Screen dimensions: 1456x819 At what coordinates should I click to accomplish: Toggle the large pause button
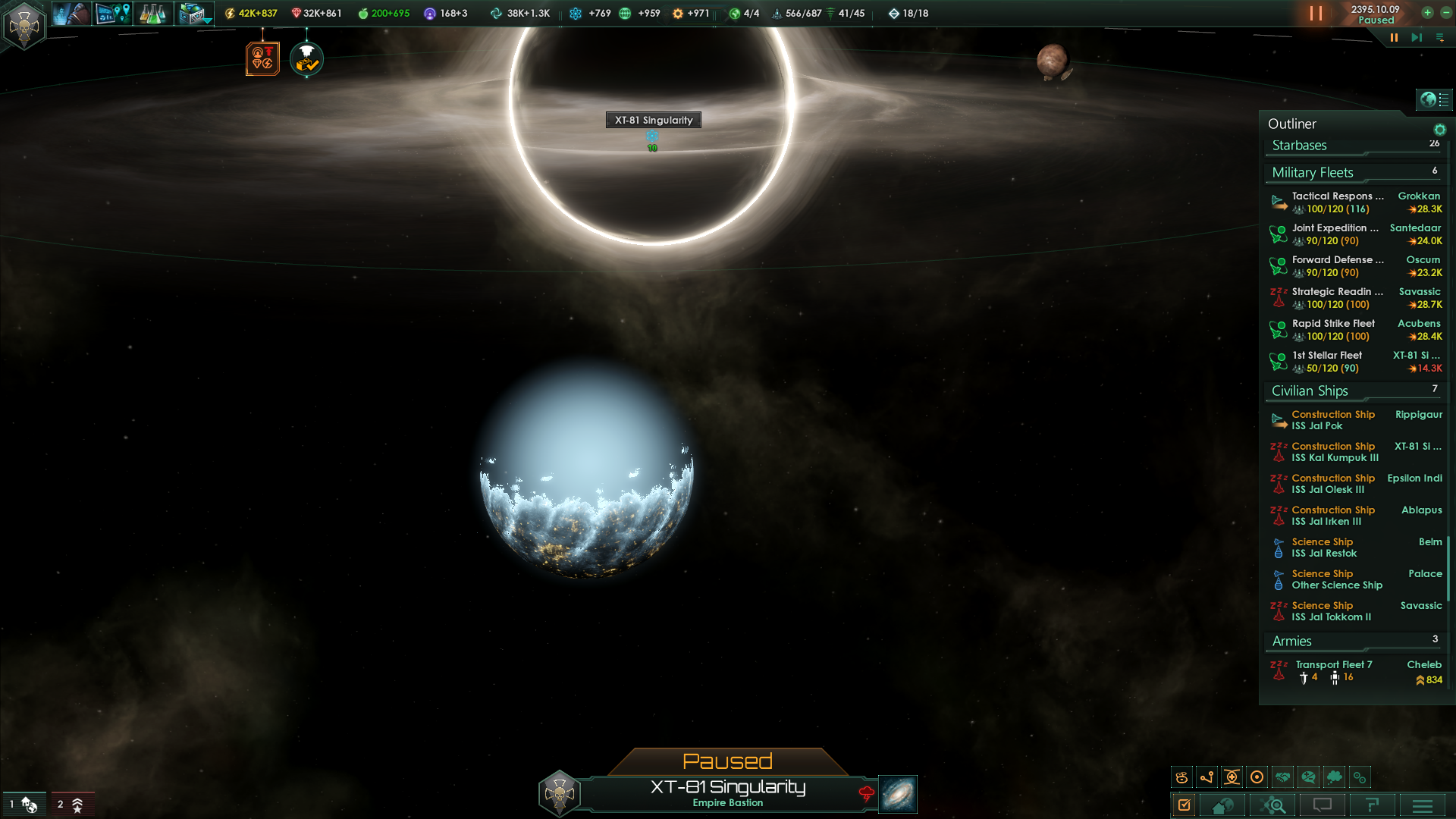coord(1316,13)
